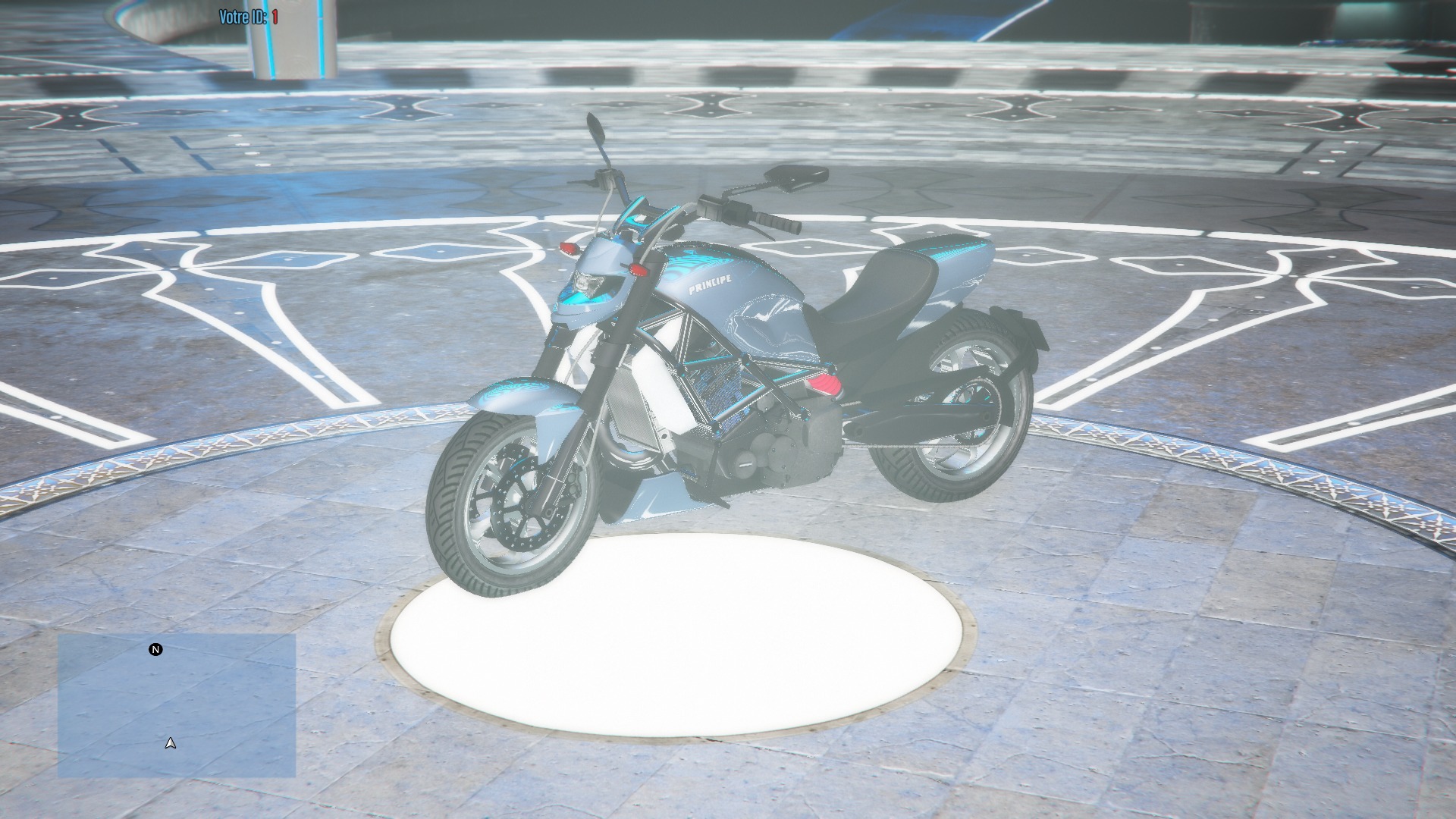Select the north marker on the minimap

155,650
